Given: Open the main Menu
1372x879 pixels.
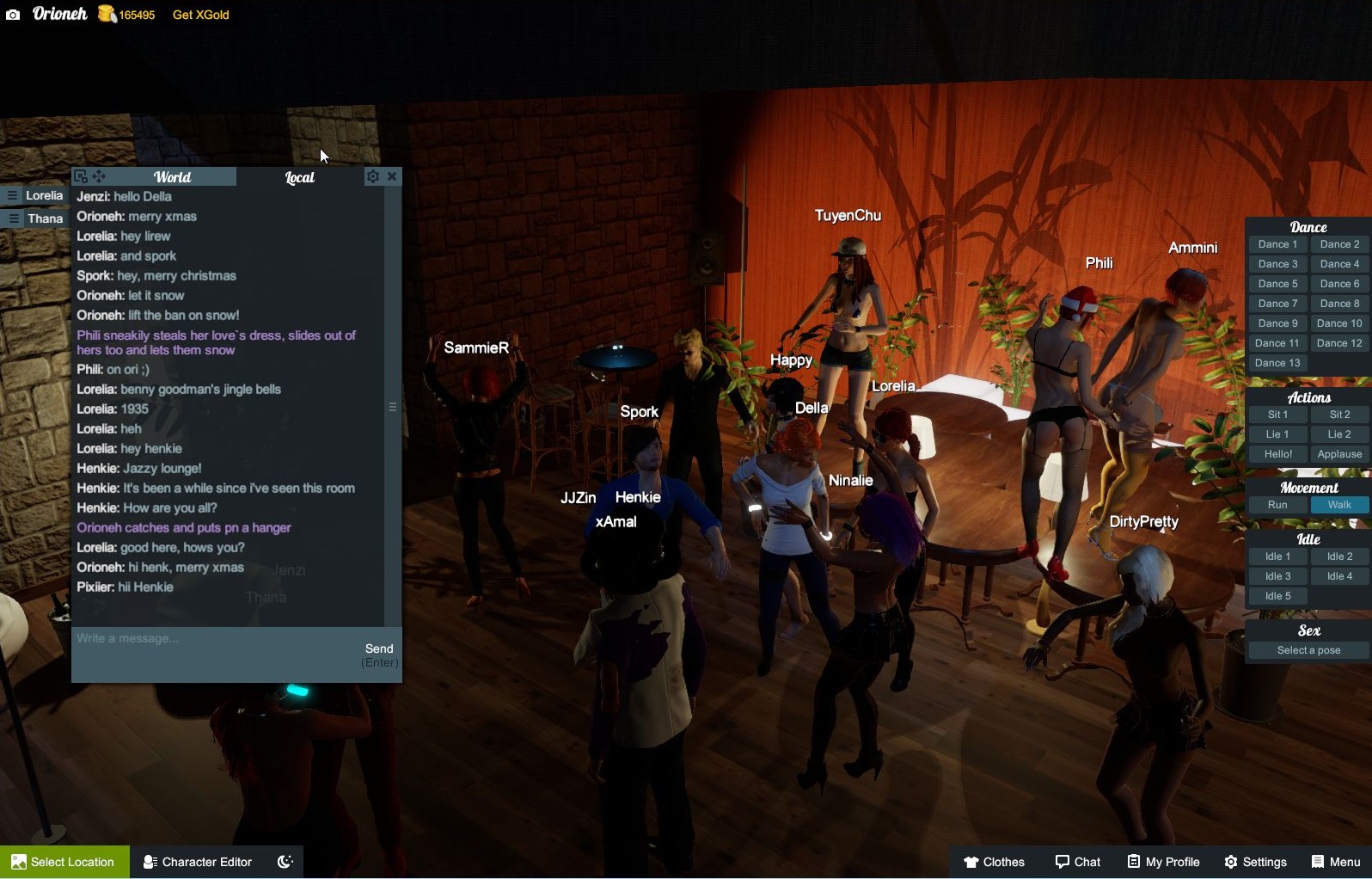Looking at the screenshot, I should (1336, 862).
